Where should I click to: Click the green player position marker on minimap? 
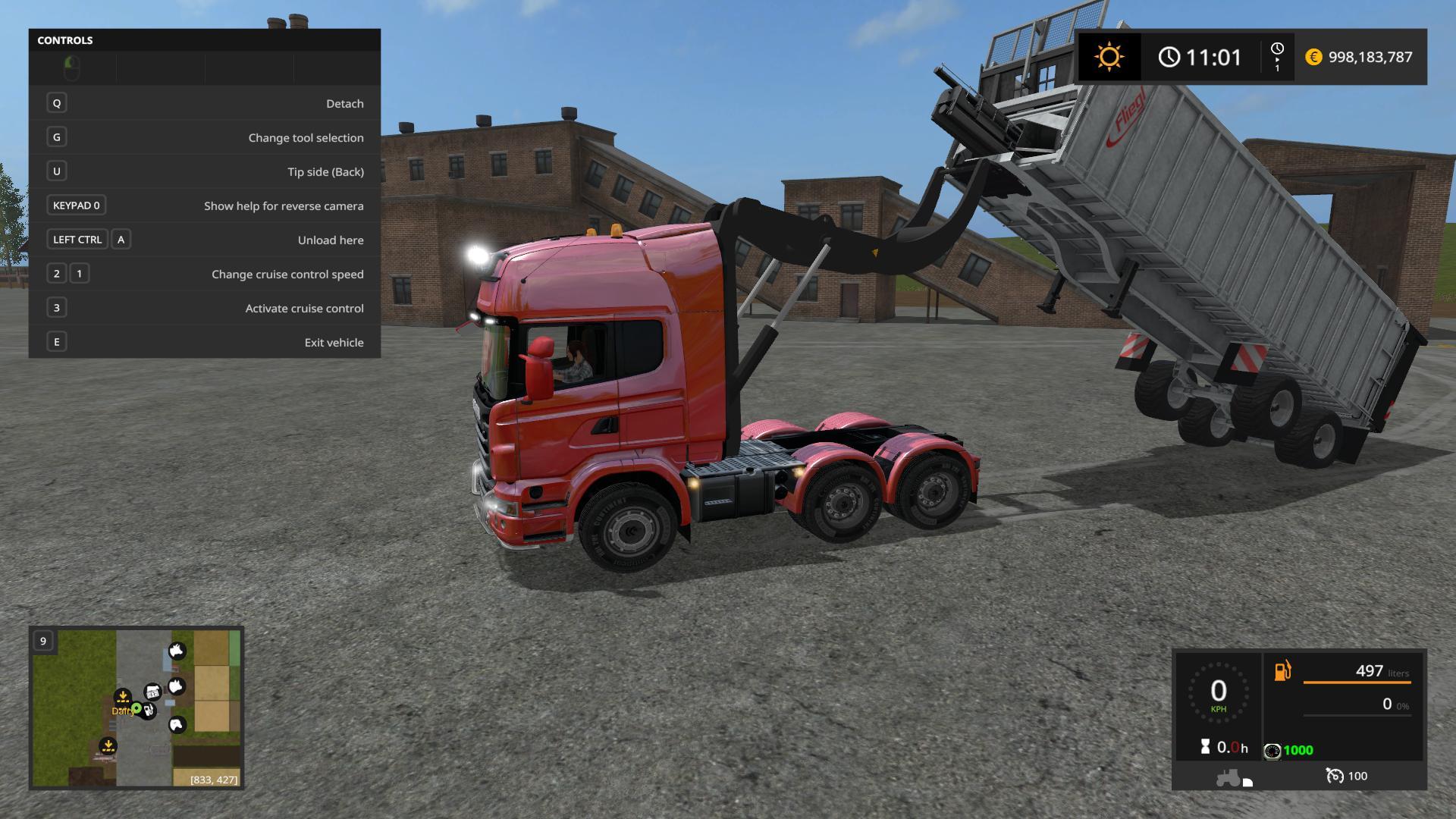click(136, 708)
